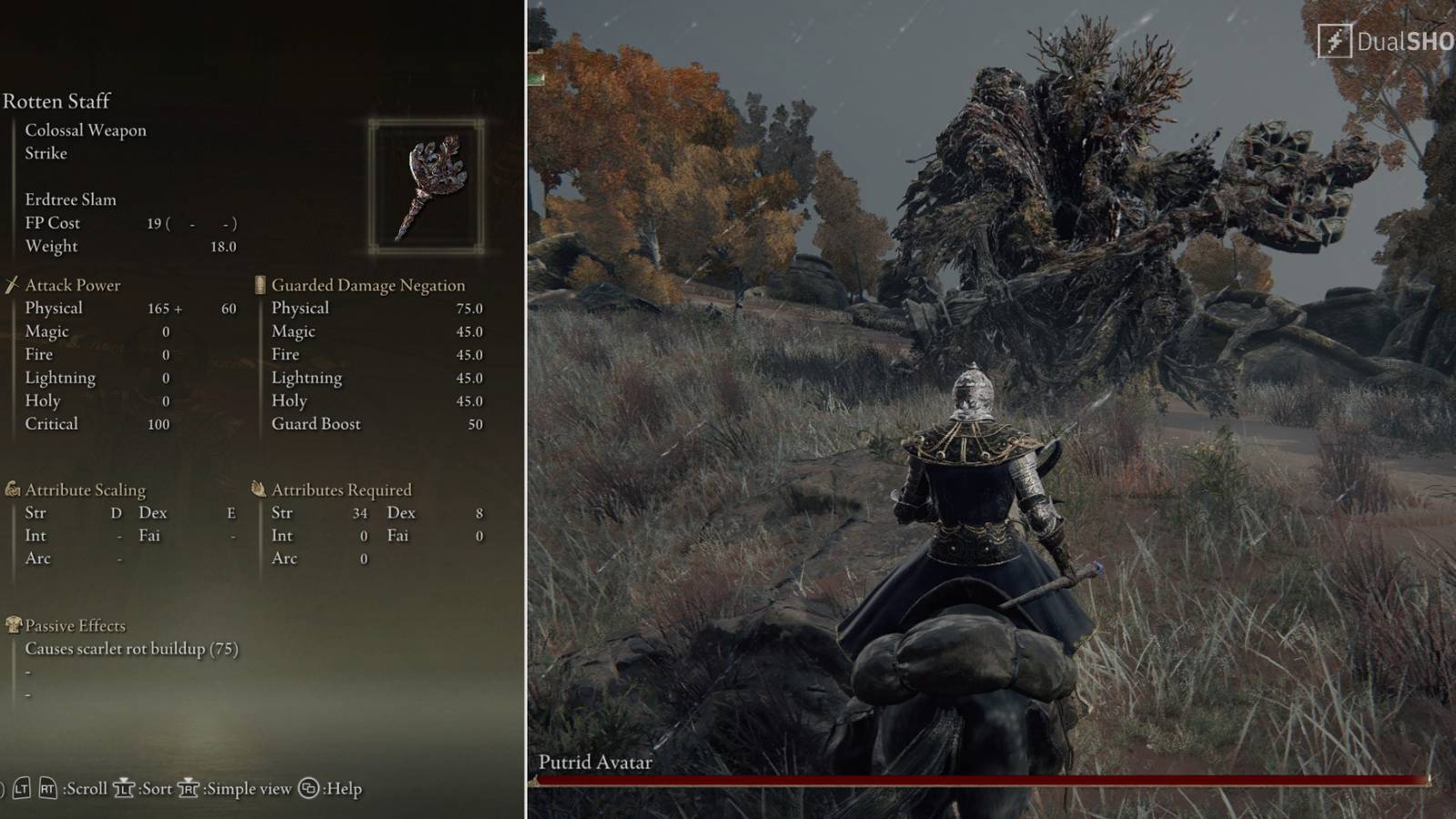Click the Rotten Staff title
Screen dimensions: 1456x819
coord(57,101)
